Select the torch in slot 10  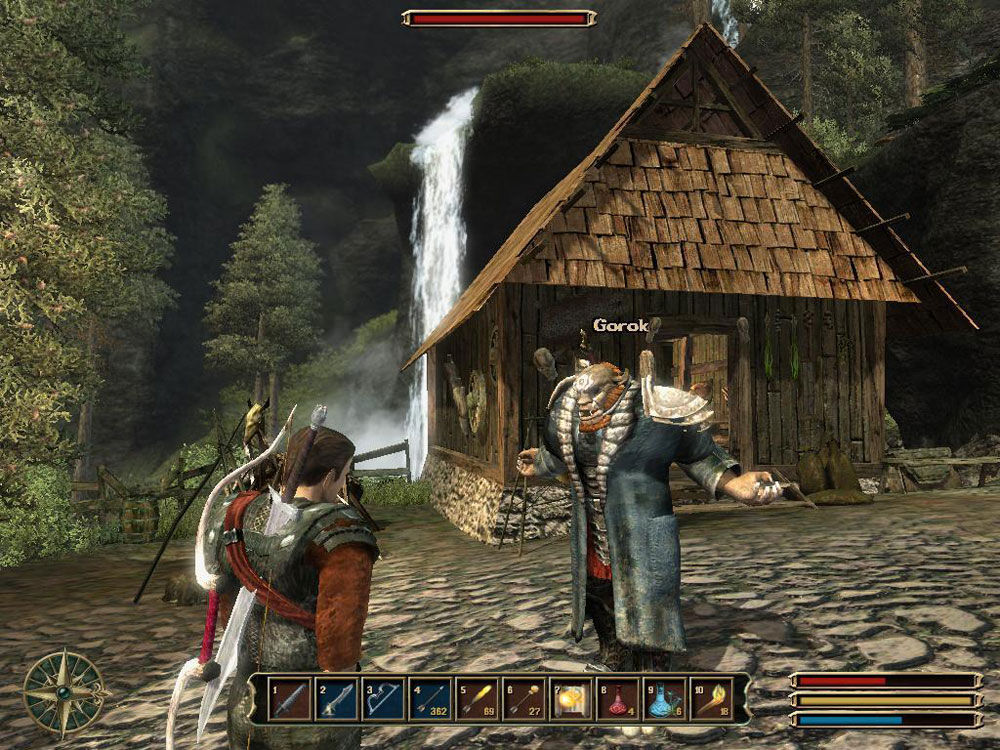713,699
